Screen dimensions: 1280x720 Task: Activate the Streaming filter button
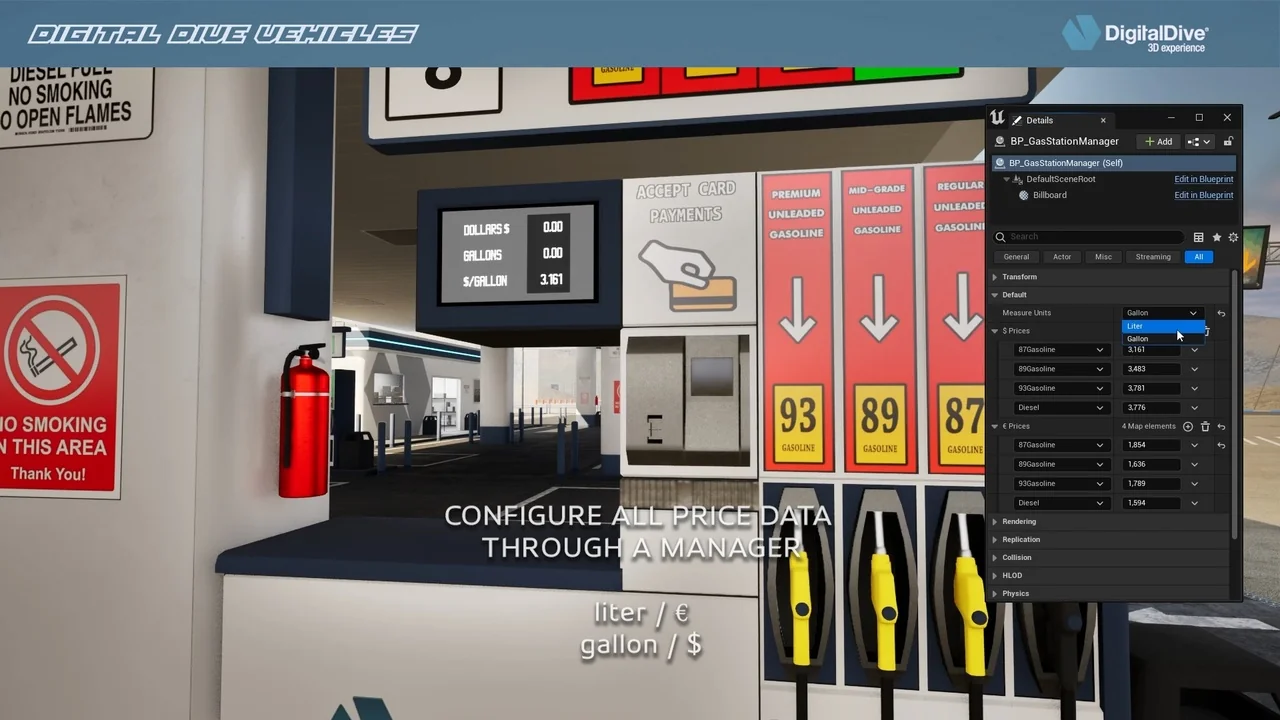(1153, 257)
